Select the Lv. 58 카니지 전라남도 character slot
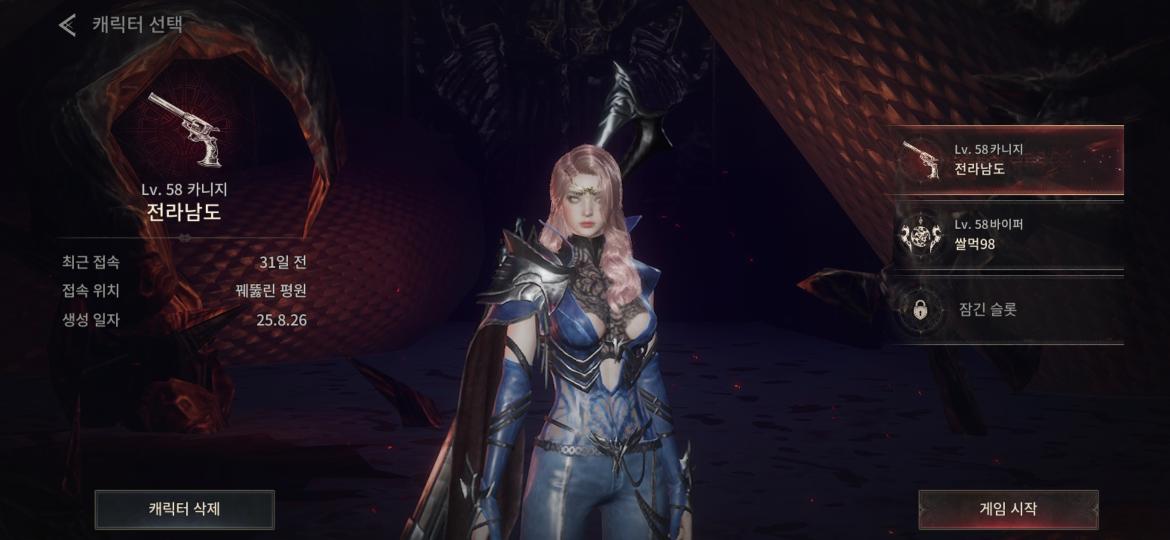 1008,160
